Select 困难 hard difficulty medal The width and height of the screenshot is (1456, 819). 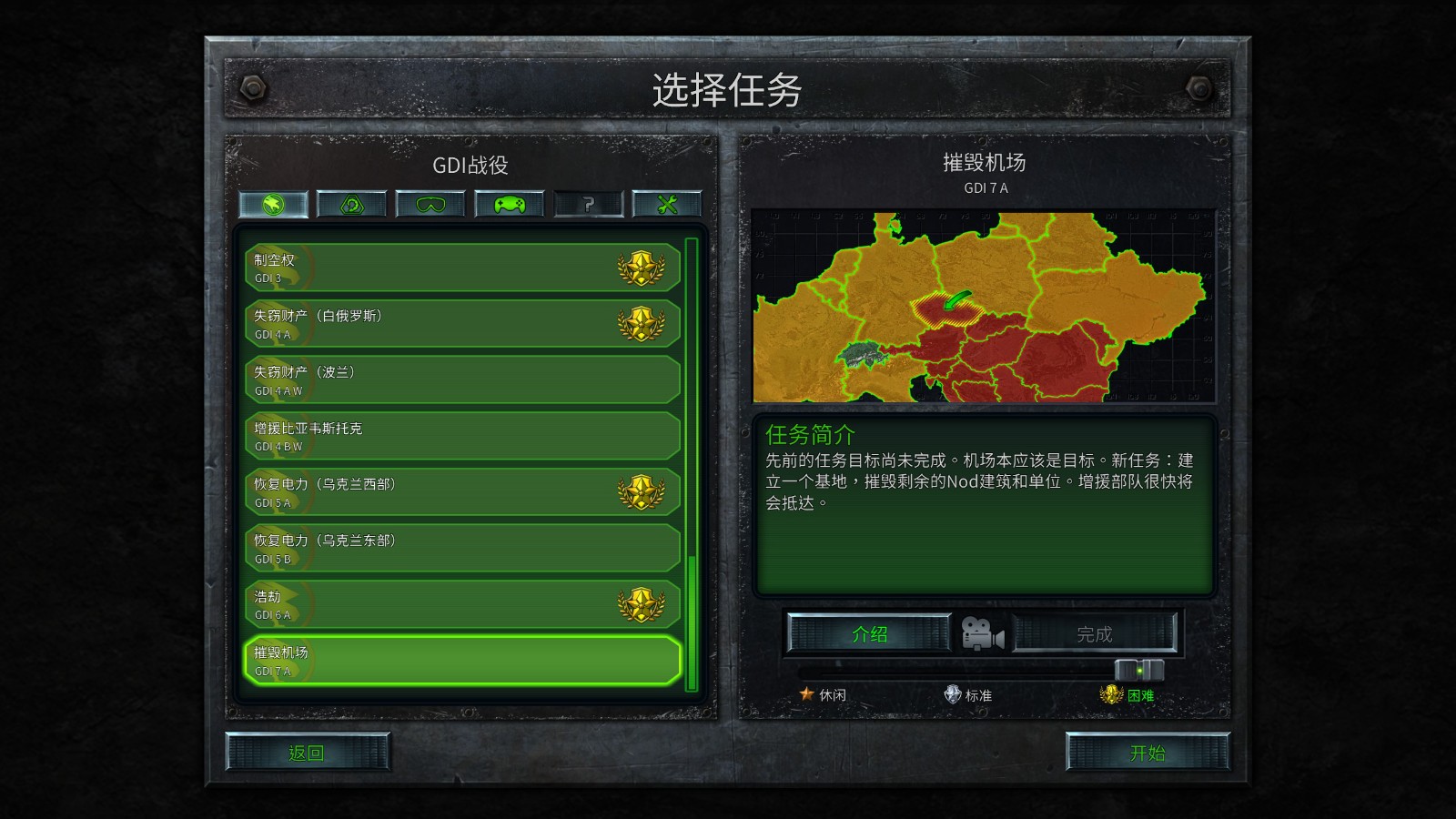coord(1112,693)
